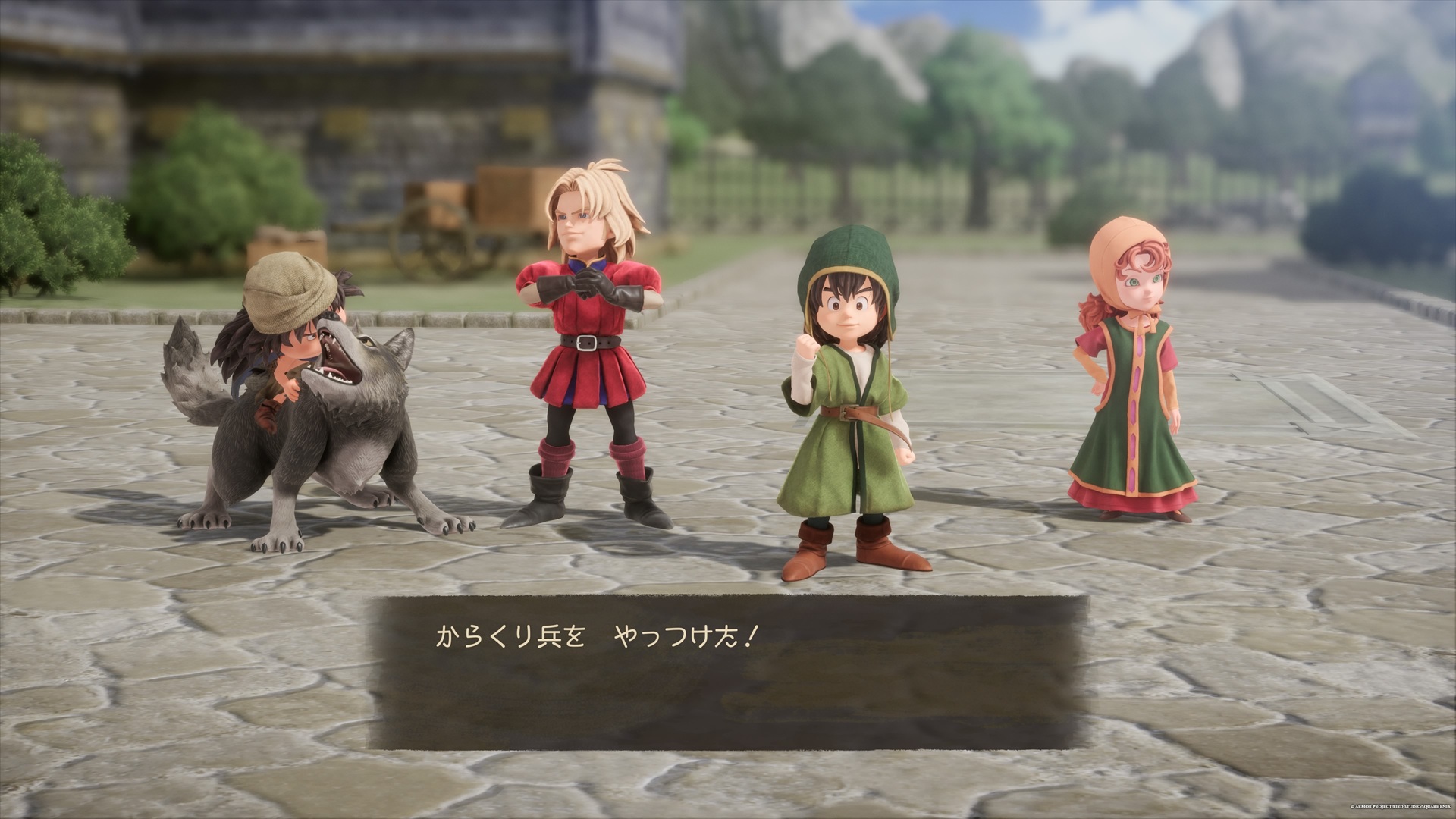Image resolution: width=1456 pixels, height=819 pixels.
Task: Advance the battle victory message box
Action: 728,673
